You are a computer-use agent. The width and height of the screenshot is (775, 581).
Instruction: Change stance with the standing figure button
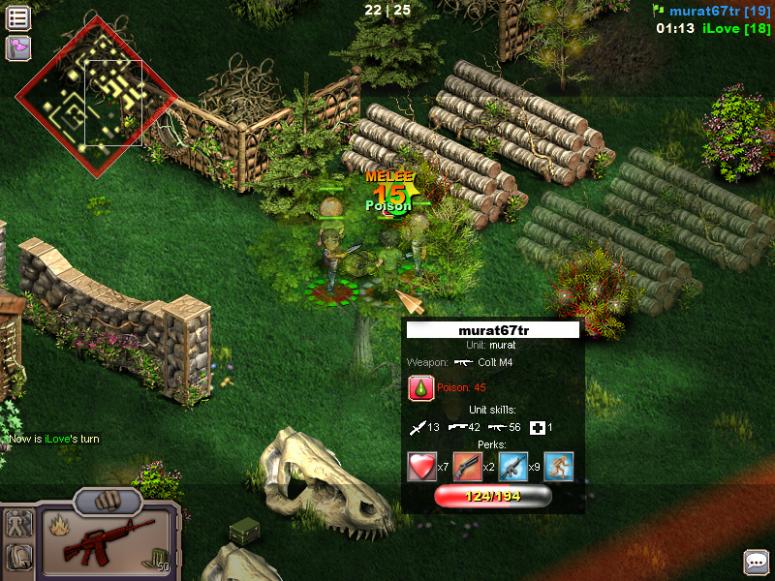click(x=19, y=523)
